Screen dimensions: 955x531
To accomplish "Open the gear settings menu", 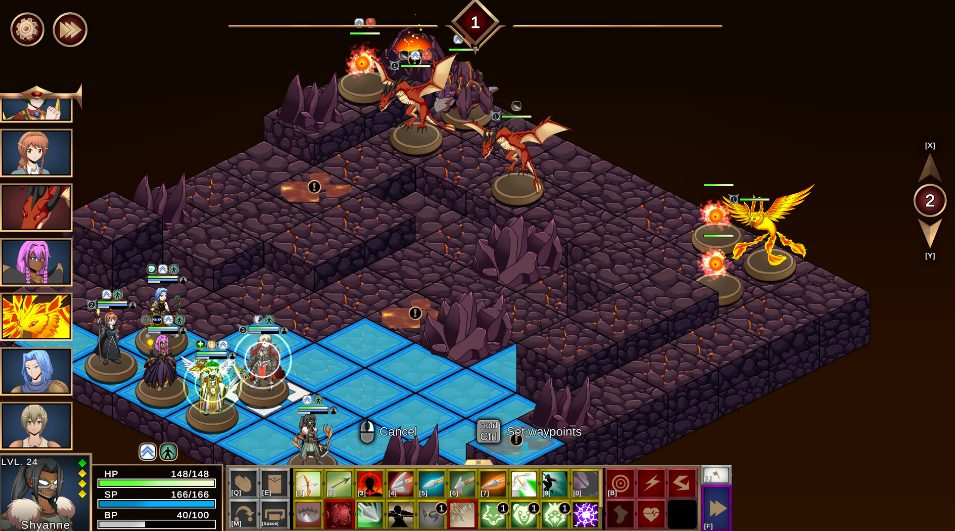I will (27, 29).
